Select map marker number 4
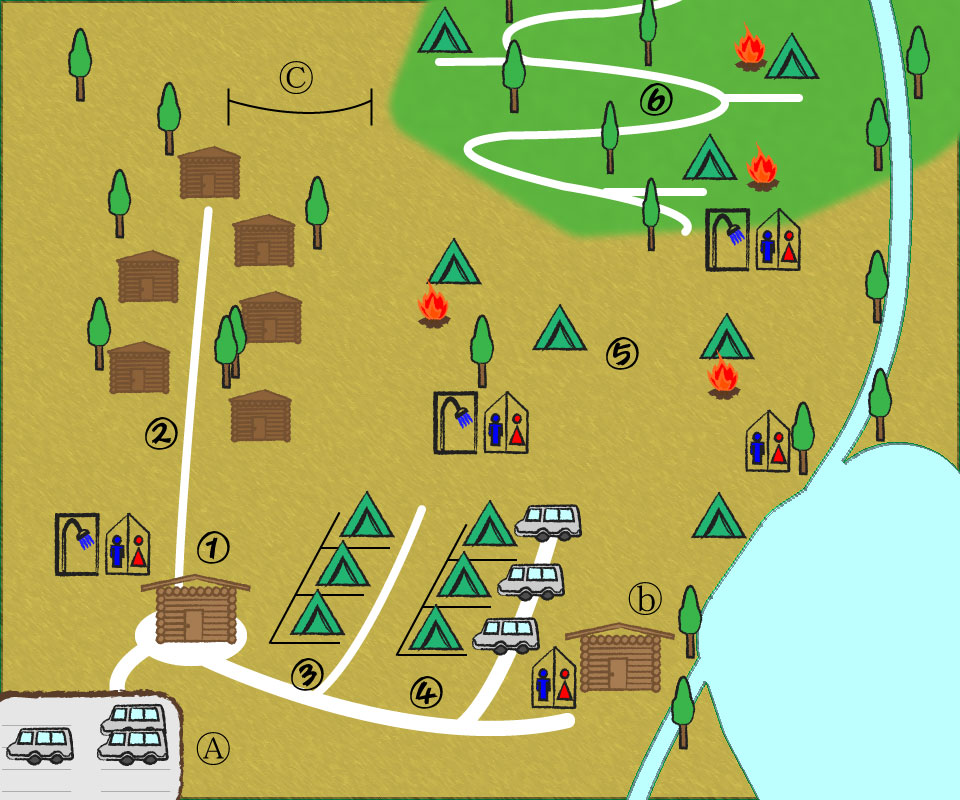960x800 pixels. click(426, 691)
